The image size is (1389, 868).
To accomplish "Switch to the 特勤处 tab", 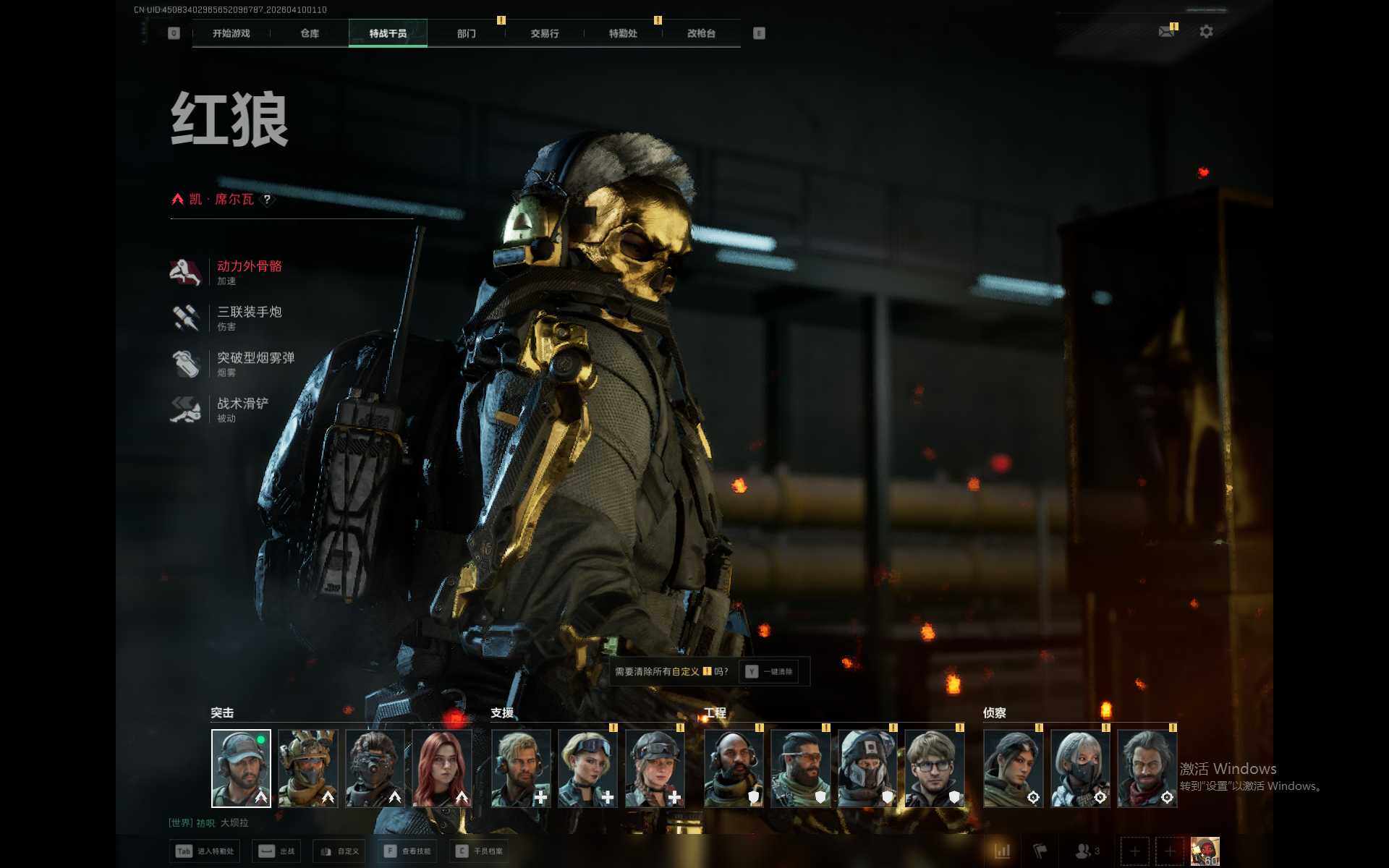I will tap(623, 33).
